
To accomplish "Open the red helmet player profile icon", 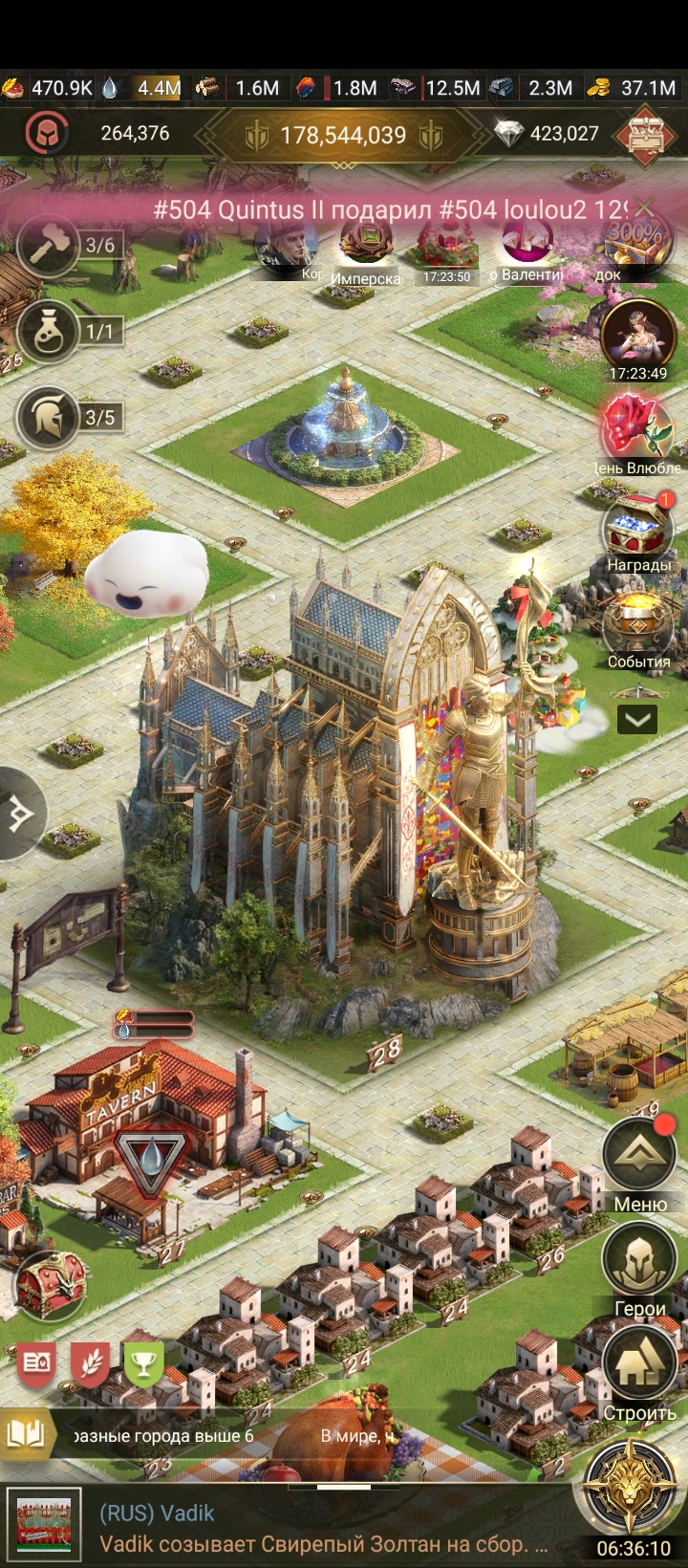I will click(x=42, y=134).
